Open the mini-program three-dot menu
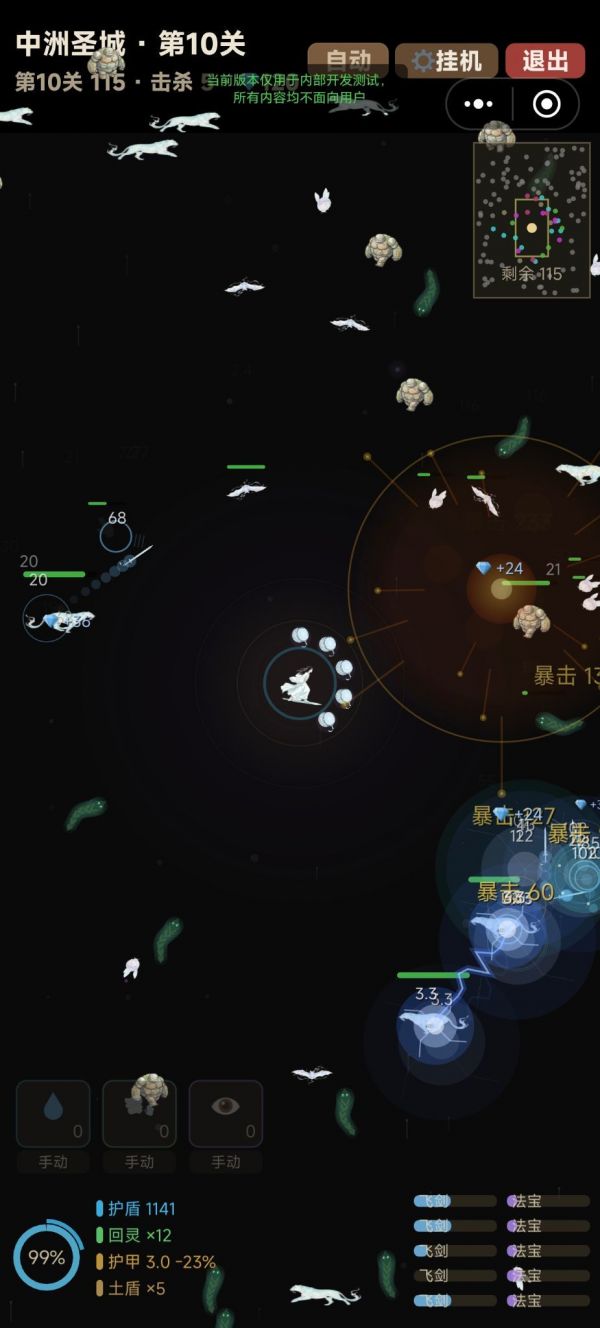The image size is (600, 1328). coord(479,104)
